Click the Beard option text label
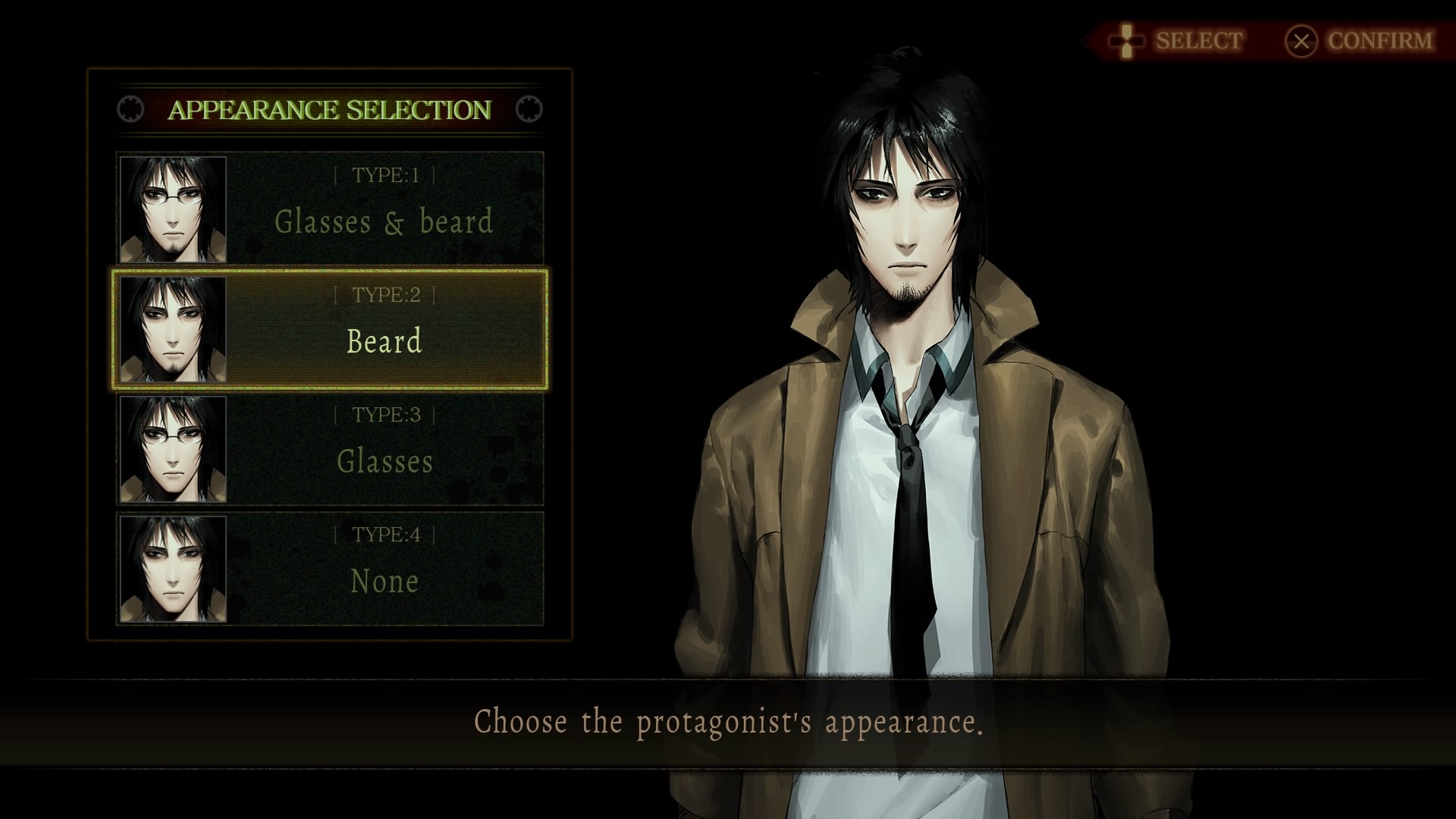This screenshot has width=1456, height=819. point(386,343)
